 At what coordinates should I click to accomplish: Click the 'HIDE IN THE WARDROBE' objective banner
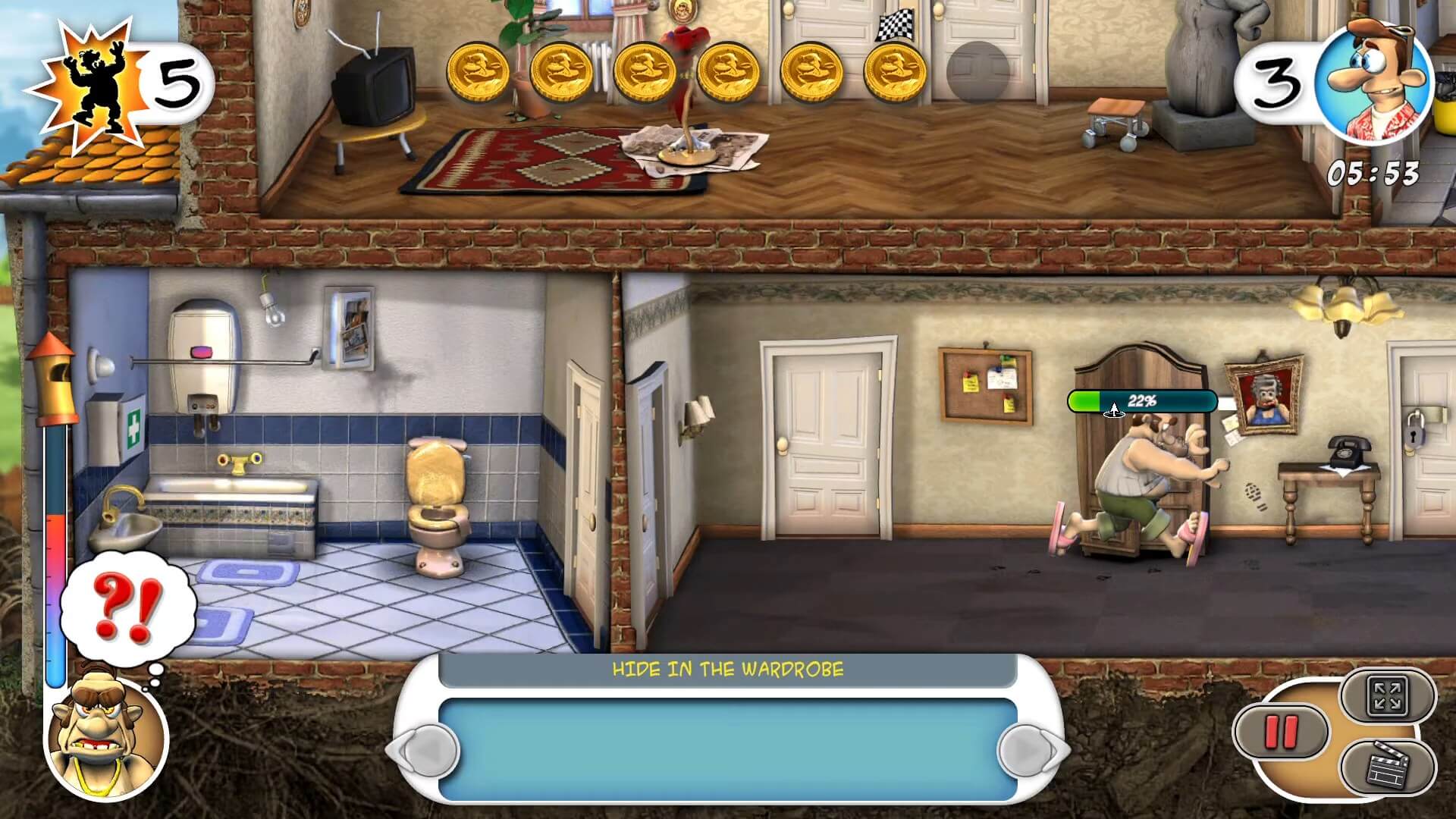727,669
